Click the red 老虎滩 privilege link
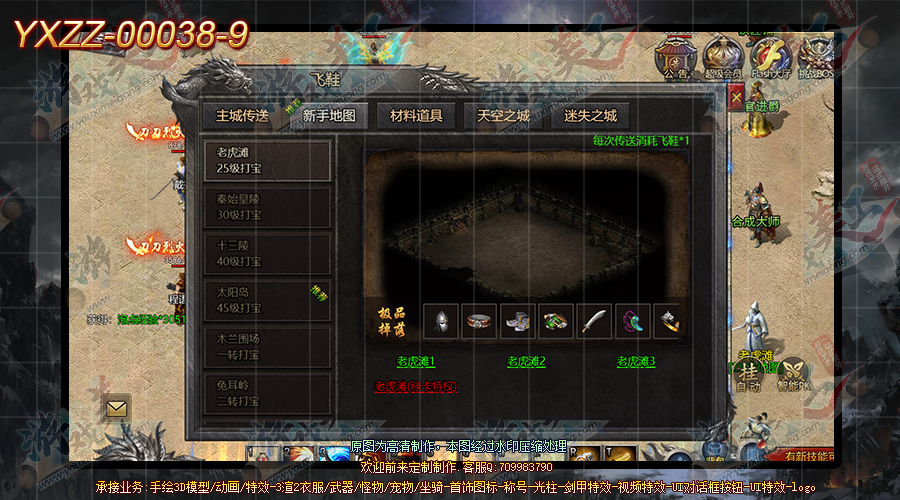The width and height of the screenshot is (900, 500). coord(416,386)
